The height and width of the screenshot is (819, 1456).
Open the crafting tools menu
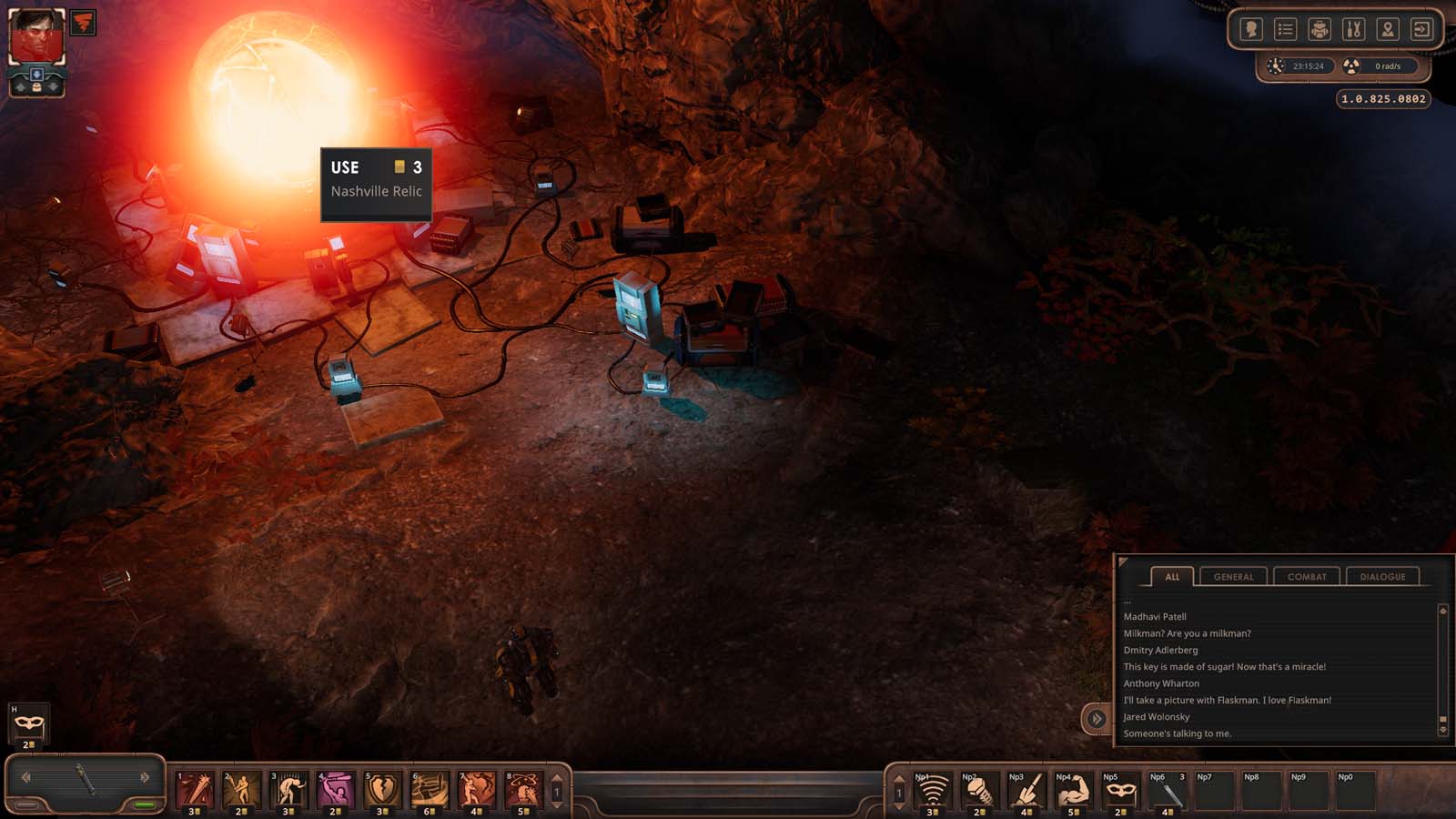tap(1353, 29)
